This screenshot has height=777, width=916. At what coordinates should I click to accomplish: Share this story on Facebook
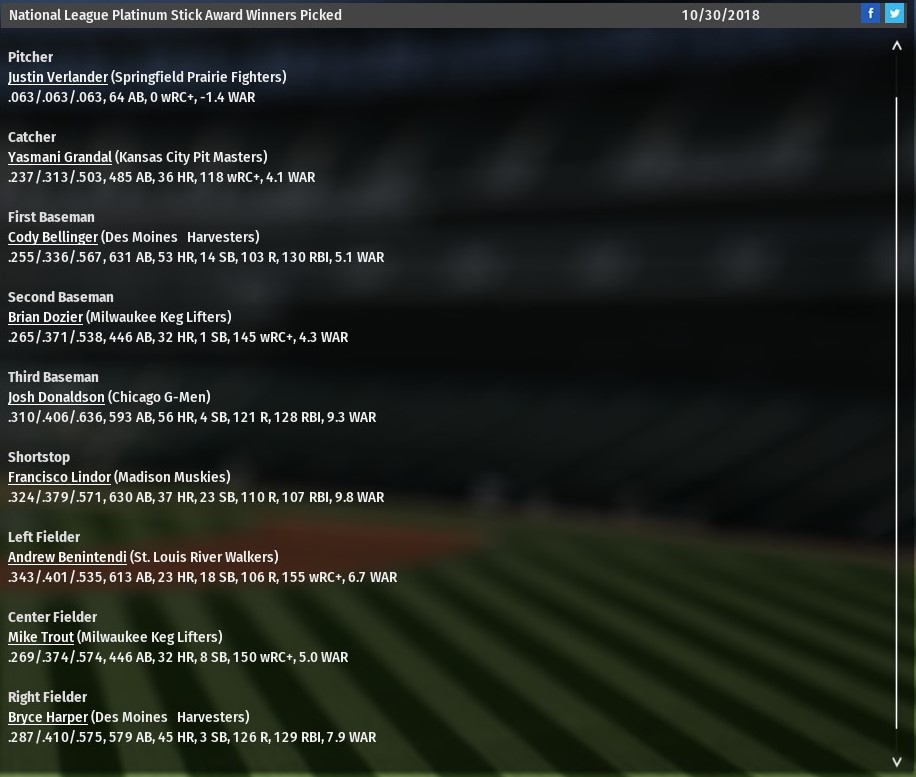pyautogui.click(x=870, y=14)
